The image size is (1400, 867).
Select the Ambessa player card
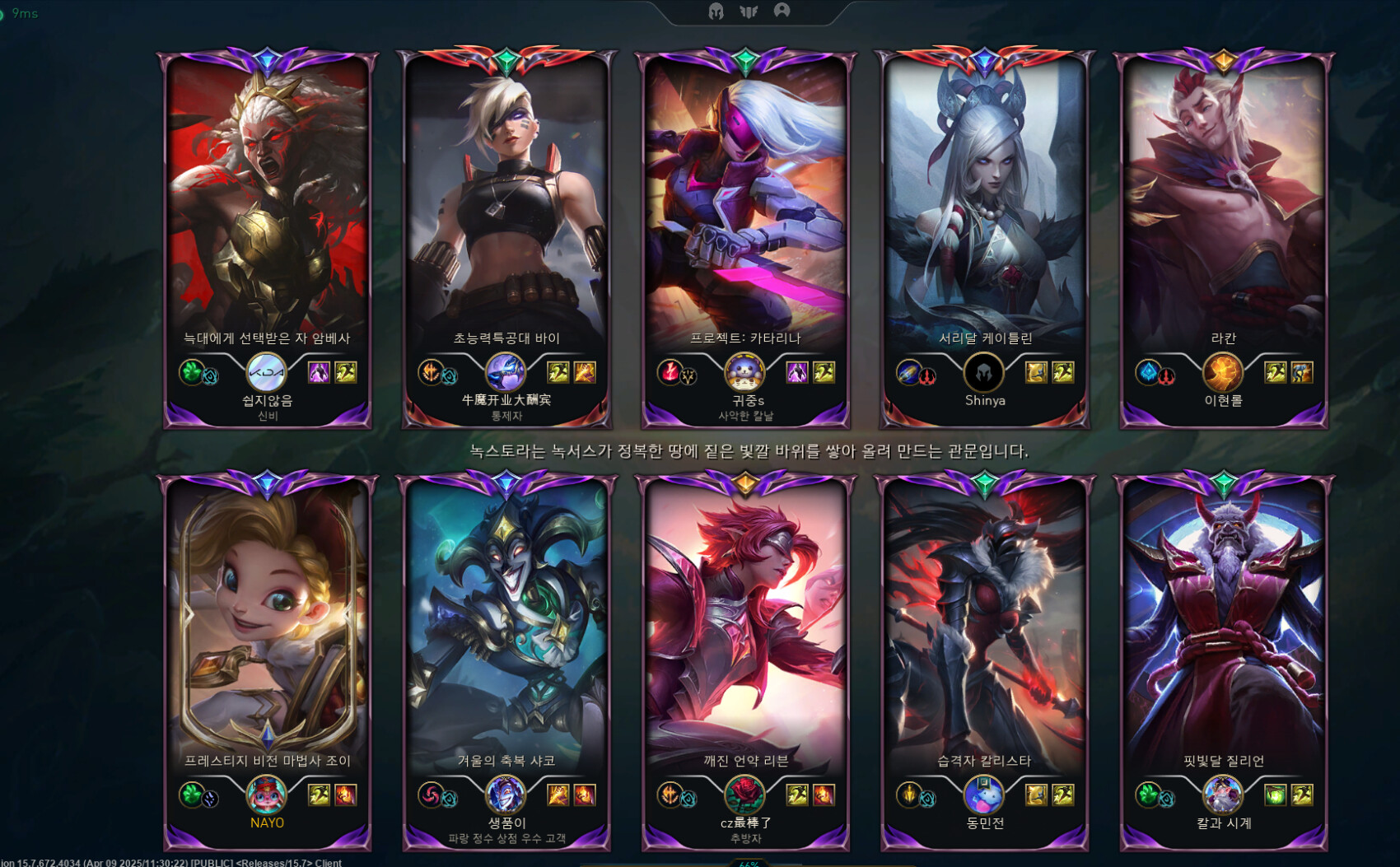pyautogui.click(x=268, y=206)
